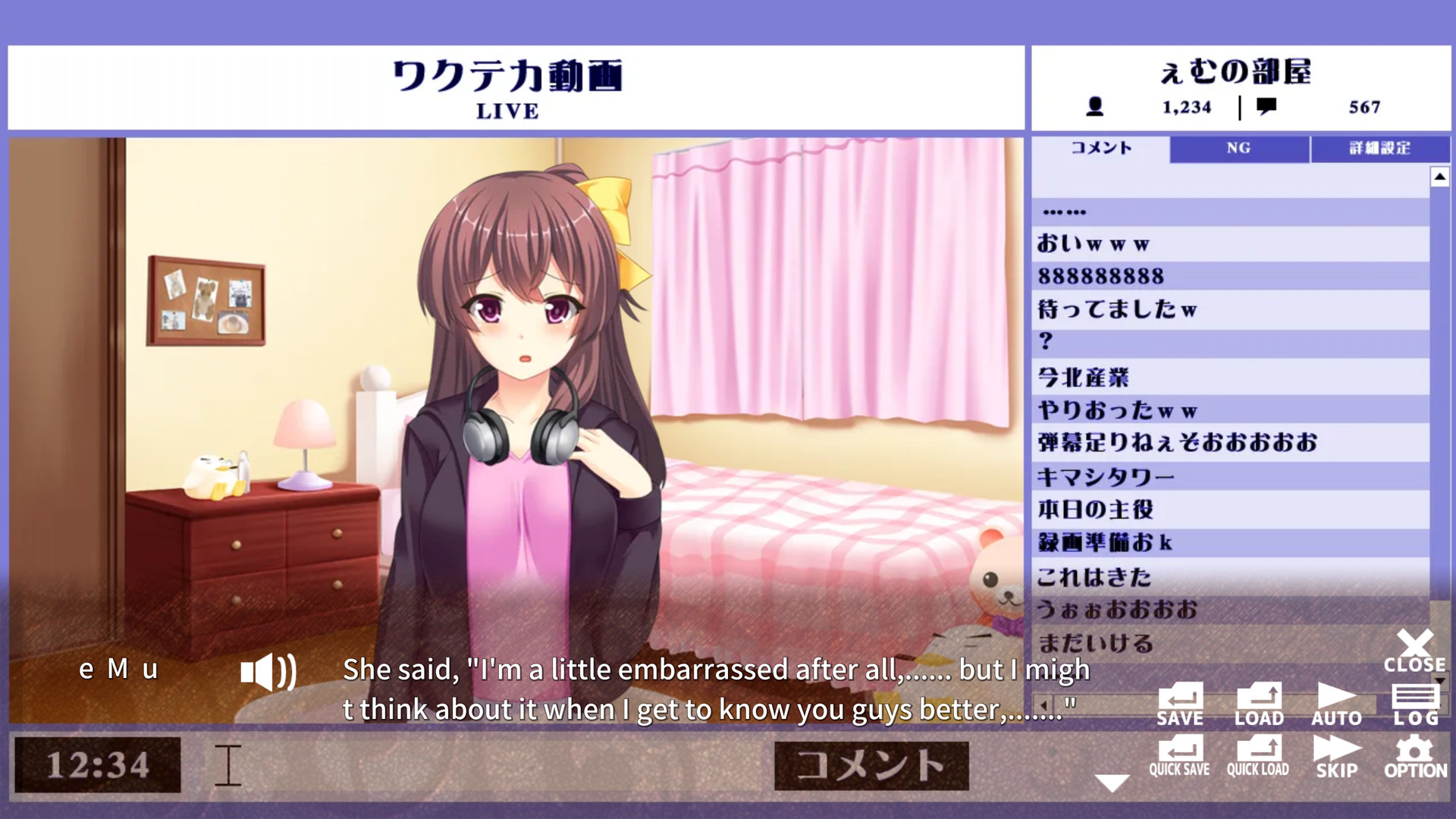Mute the voice with the speaker icon
The width and height of the screenshot is (1456, 819).
(267, 670)
